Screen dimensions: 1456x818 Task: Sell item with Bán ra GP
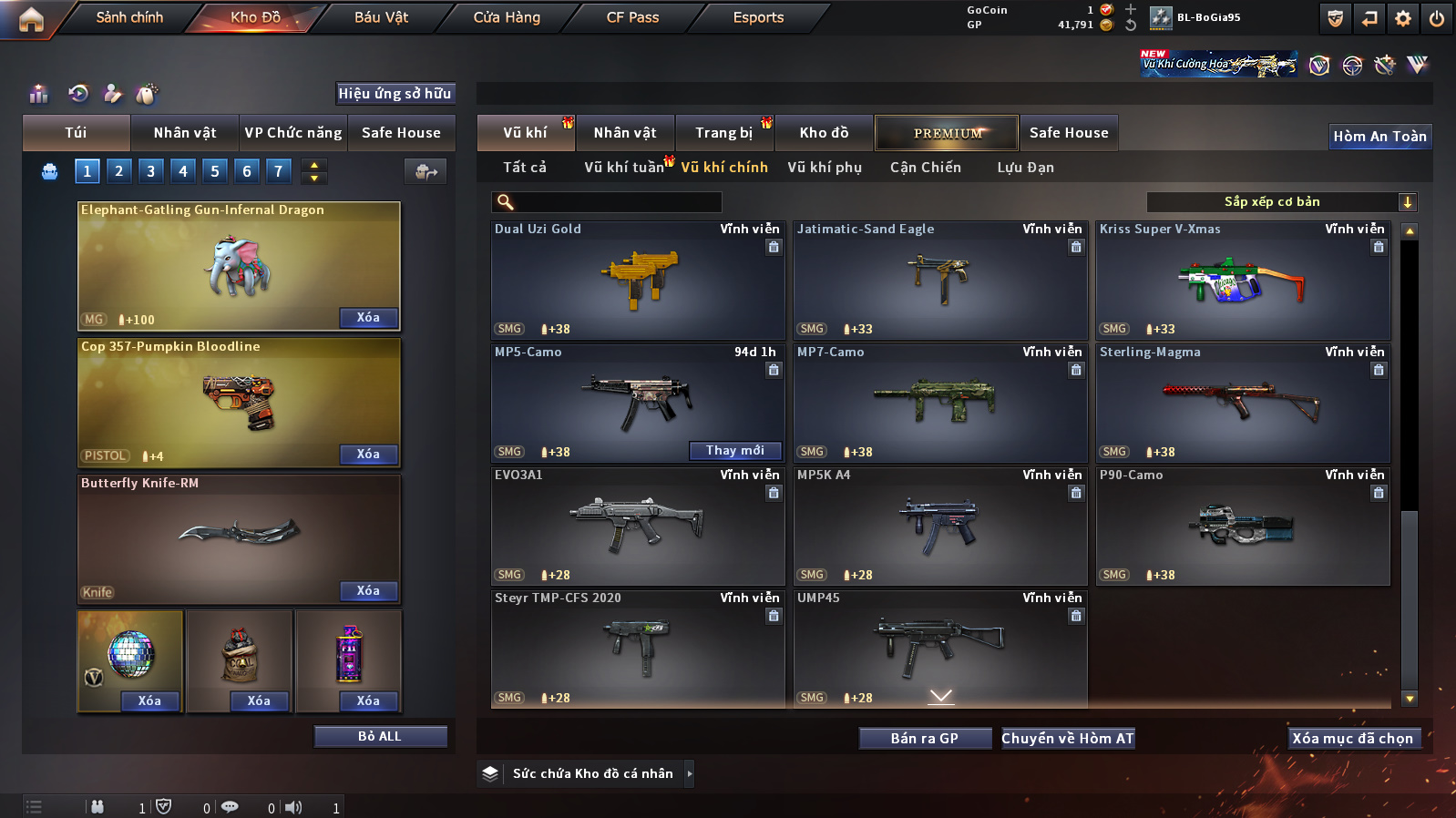click(925, 739)
